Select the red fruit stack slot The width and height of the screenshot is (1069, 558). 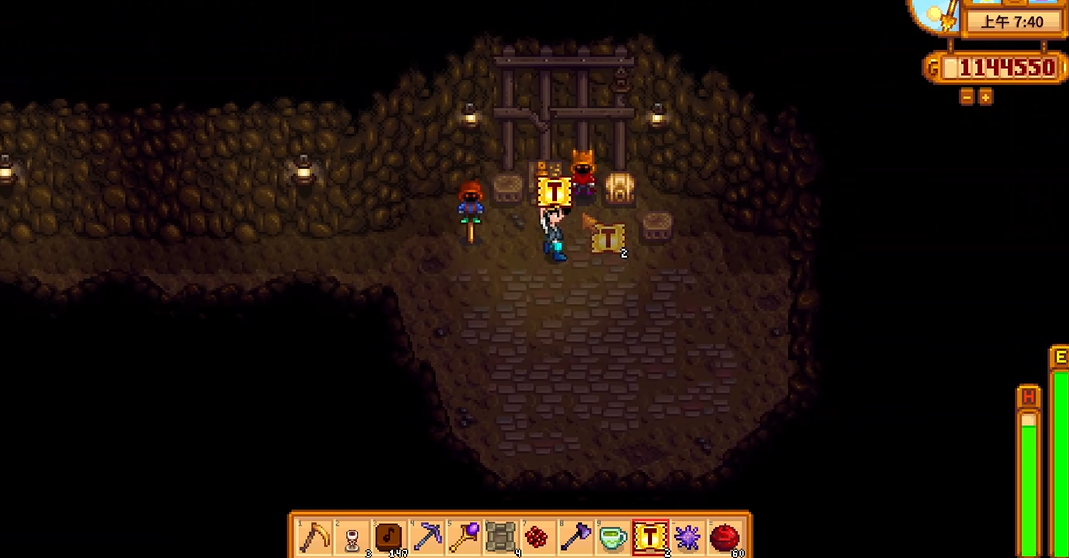tap(726, 537)
